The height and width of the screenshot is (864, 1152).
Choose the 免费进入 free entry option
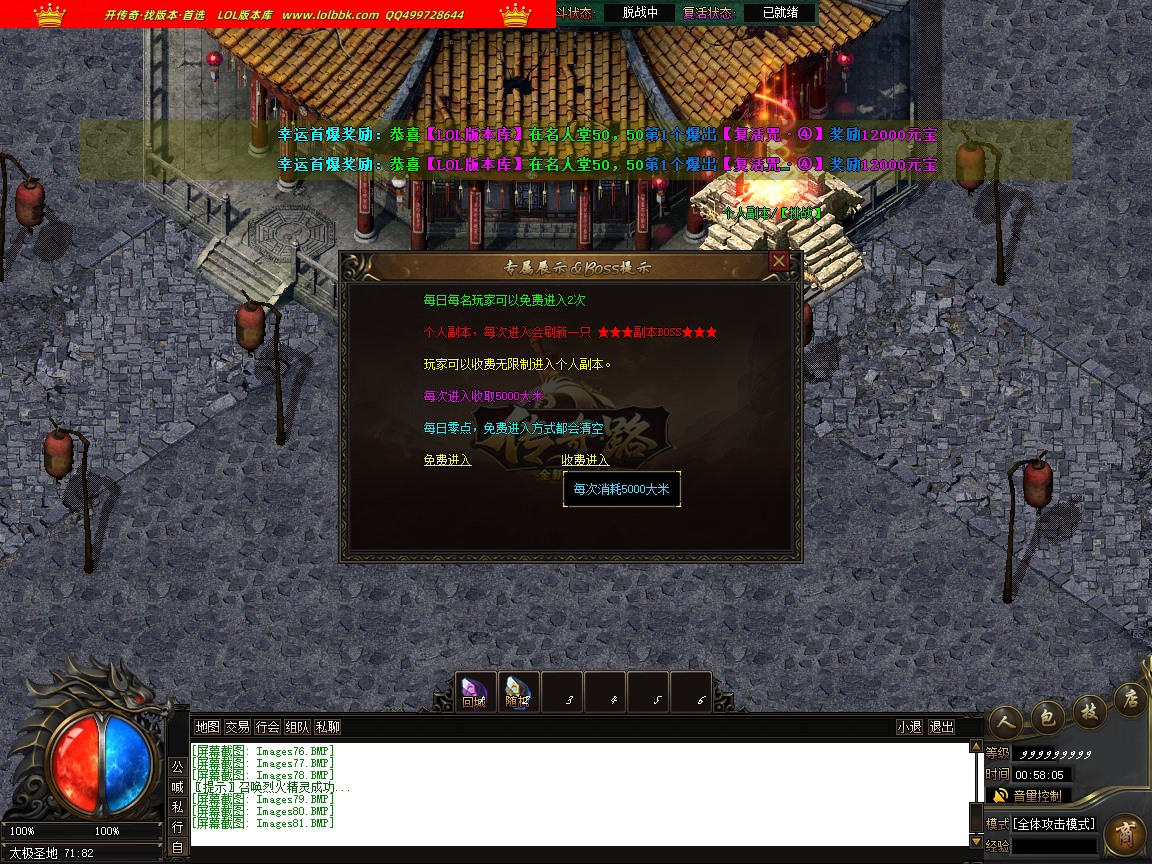coord(447,460)
